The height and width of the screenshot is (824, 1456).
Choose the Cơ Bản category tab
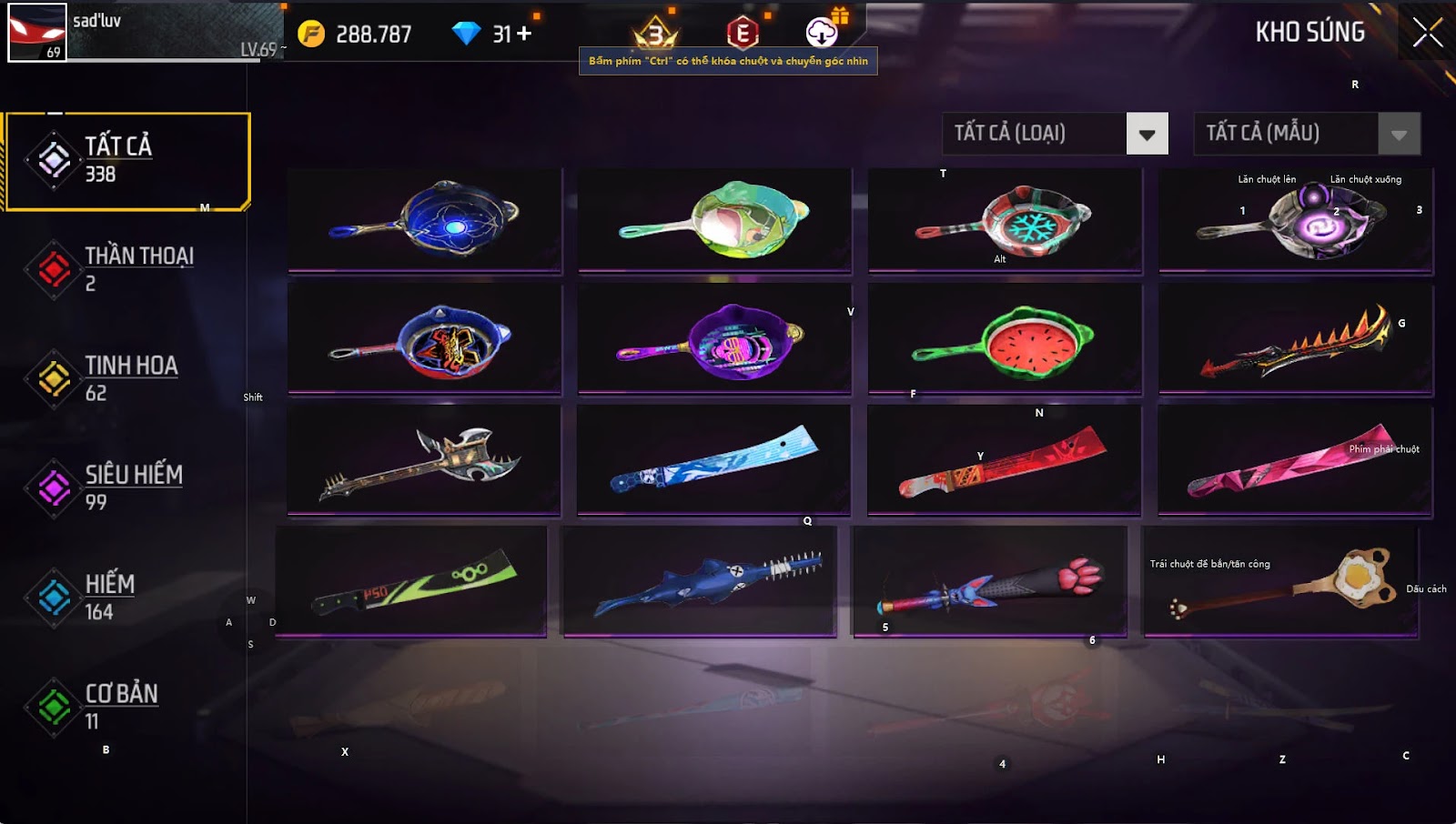pos(127,707)
